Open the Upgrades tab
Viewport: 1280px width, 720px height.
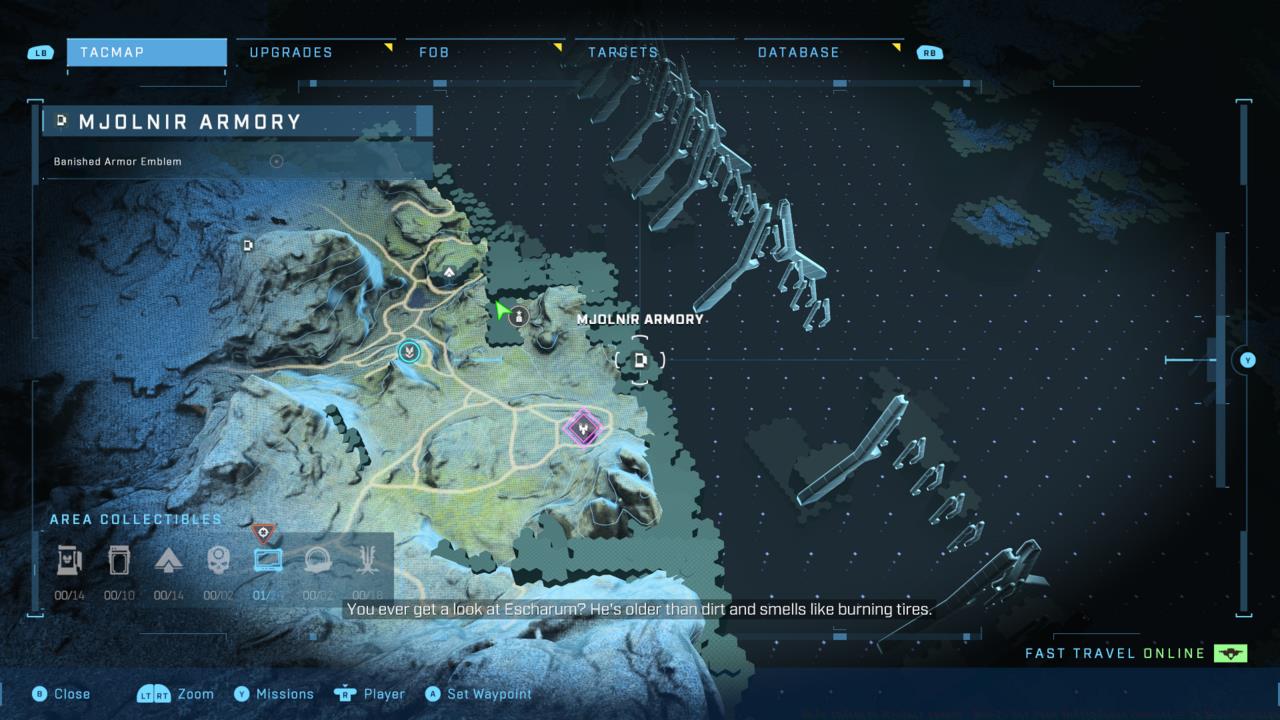point(289,51)
